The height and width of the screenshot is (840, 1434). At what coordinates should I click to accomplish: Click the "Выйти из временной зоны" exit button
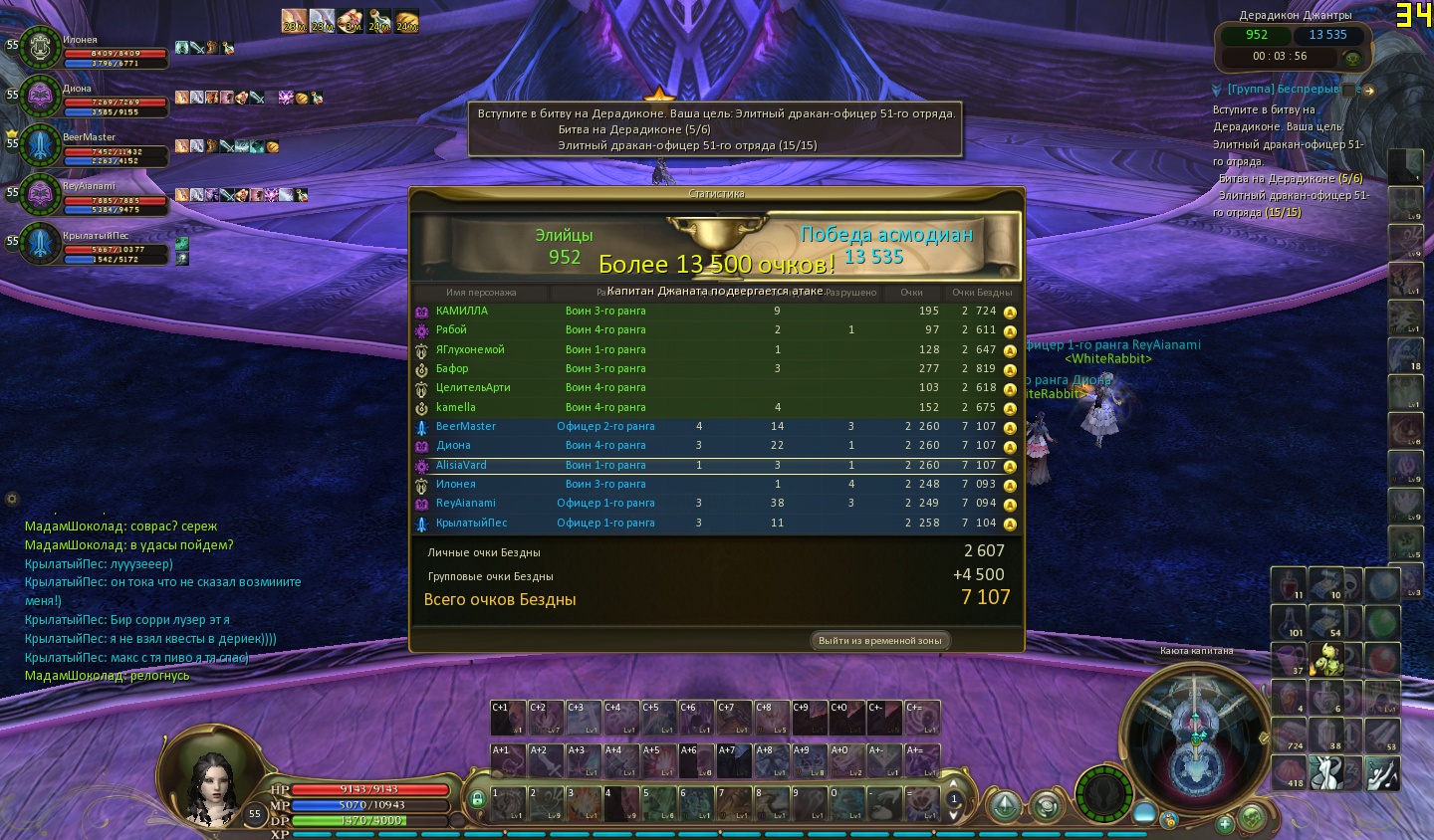coord(879,640)
